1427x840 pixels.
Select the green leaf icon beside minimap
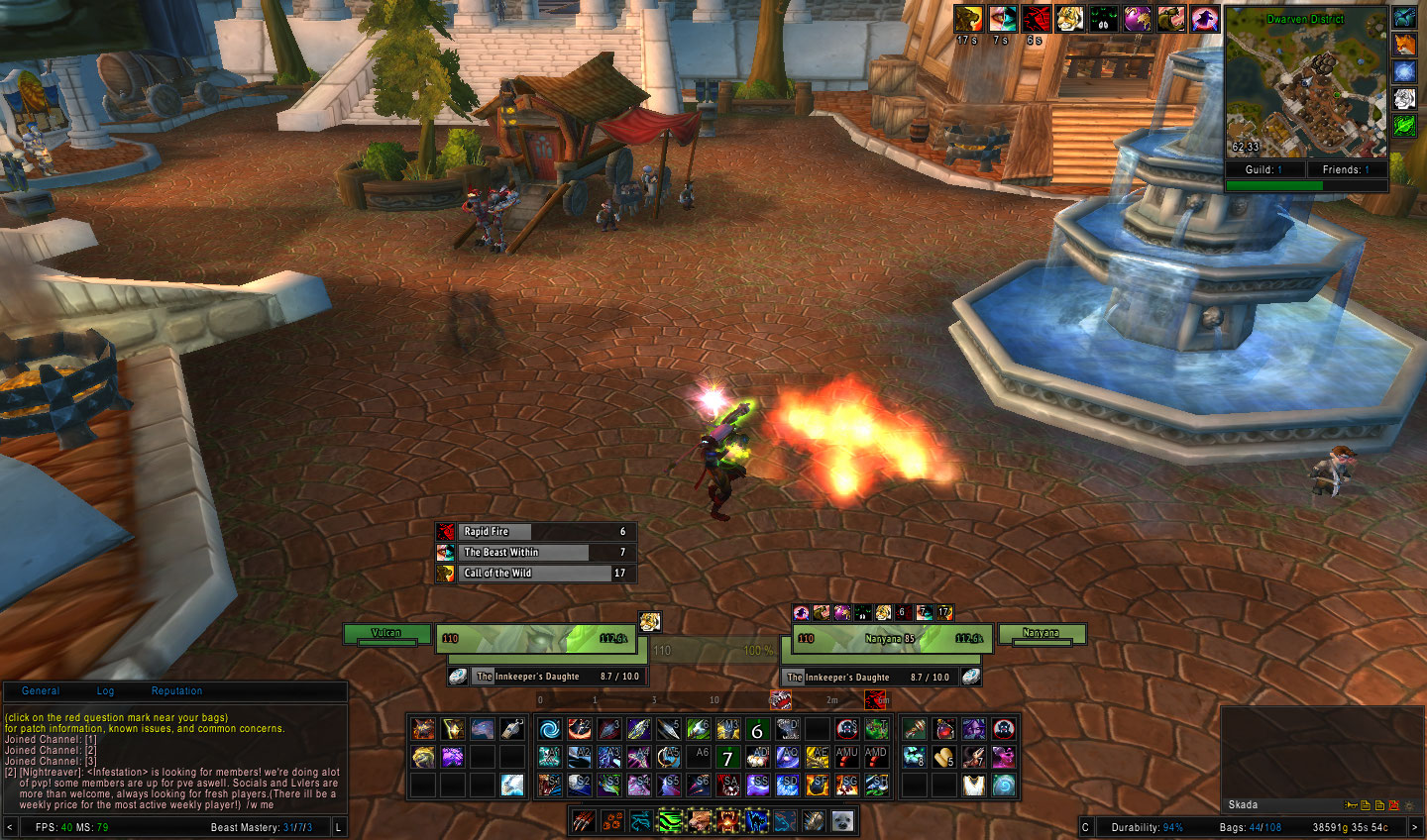[x=1405, y=126]
